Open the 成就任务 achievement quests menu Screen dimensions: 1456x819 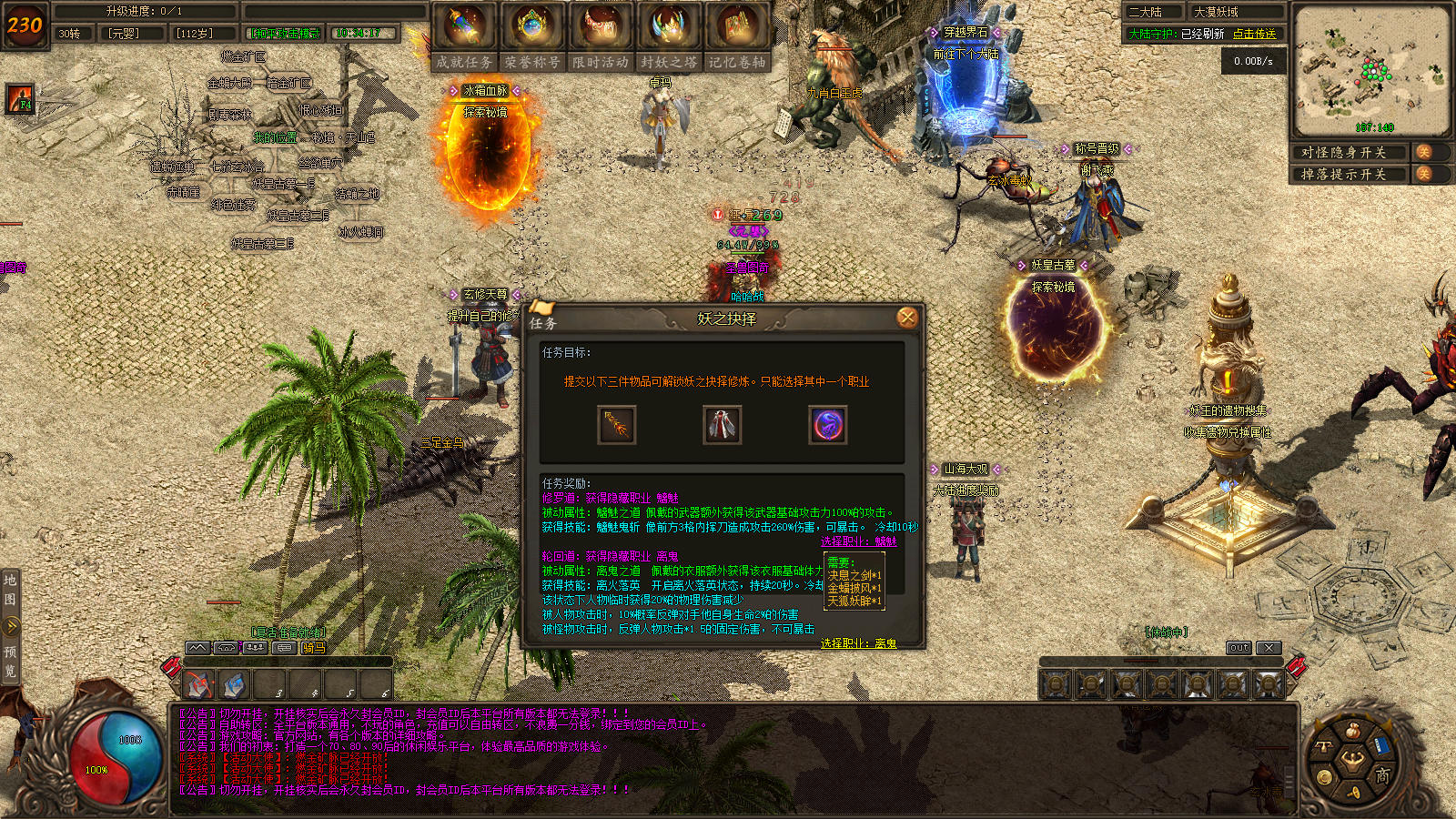pyautogui.click(x=464, y=36)
